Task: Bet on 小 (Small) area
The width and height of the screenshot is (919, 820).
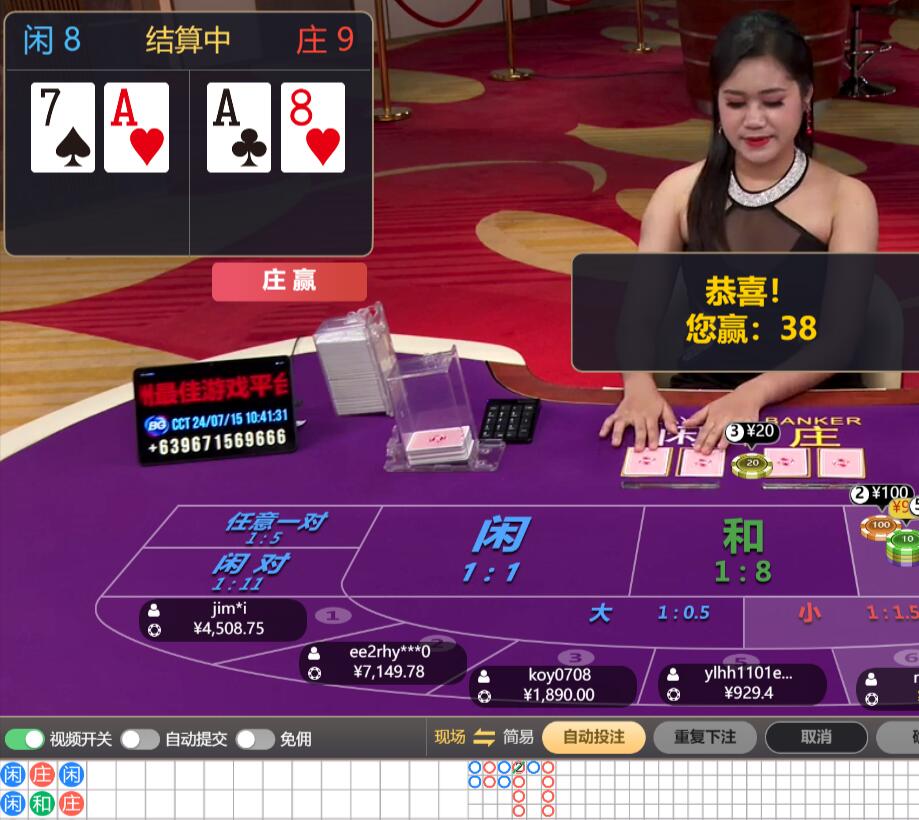Action: tap(830, 614)
